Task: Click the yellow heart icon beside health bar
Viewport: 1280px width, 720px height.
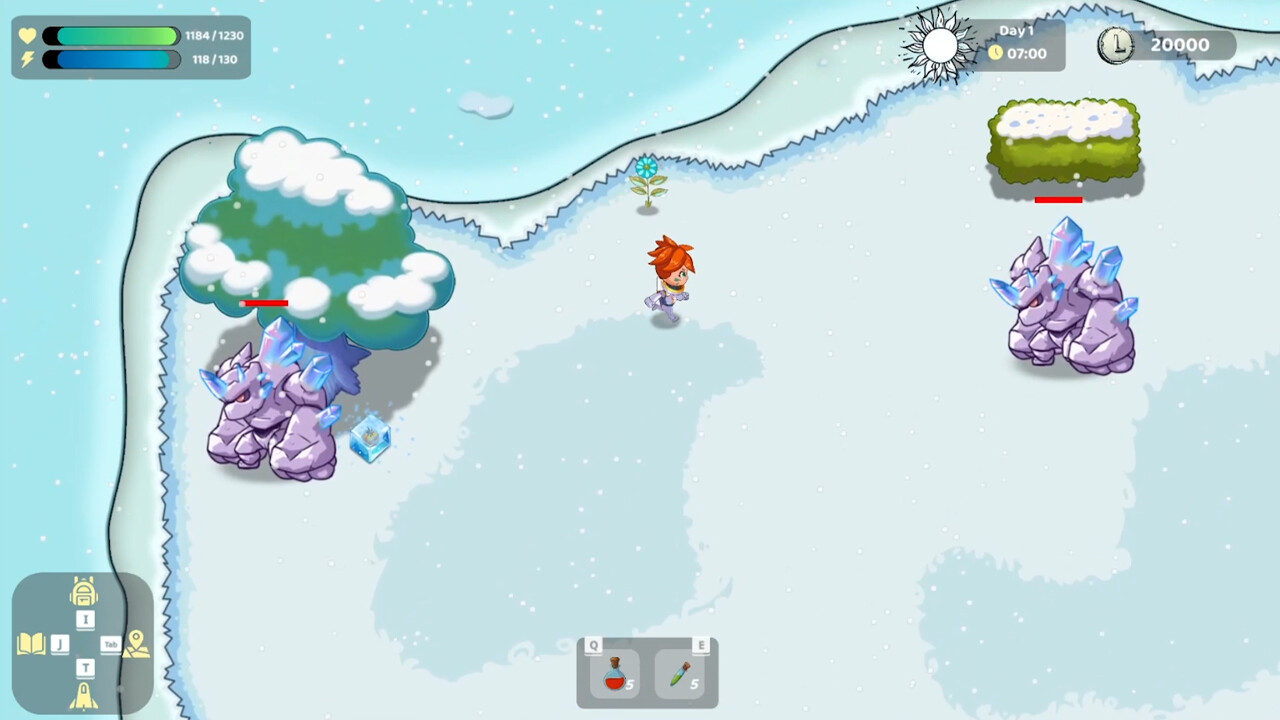Action: click(x=27, y=35)
